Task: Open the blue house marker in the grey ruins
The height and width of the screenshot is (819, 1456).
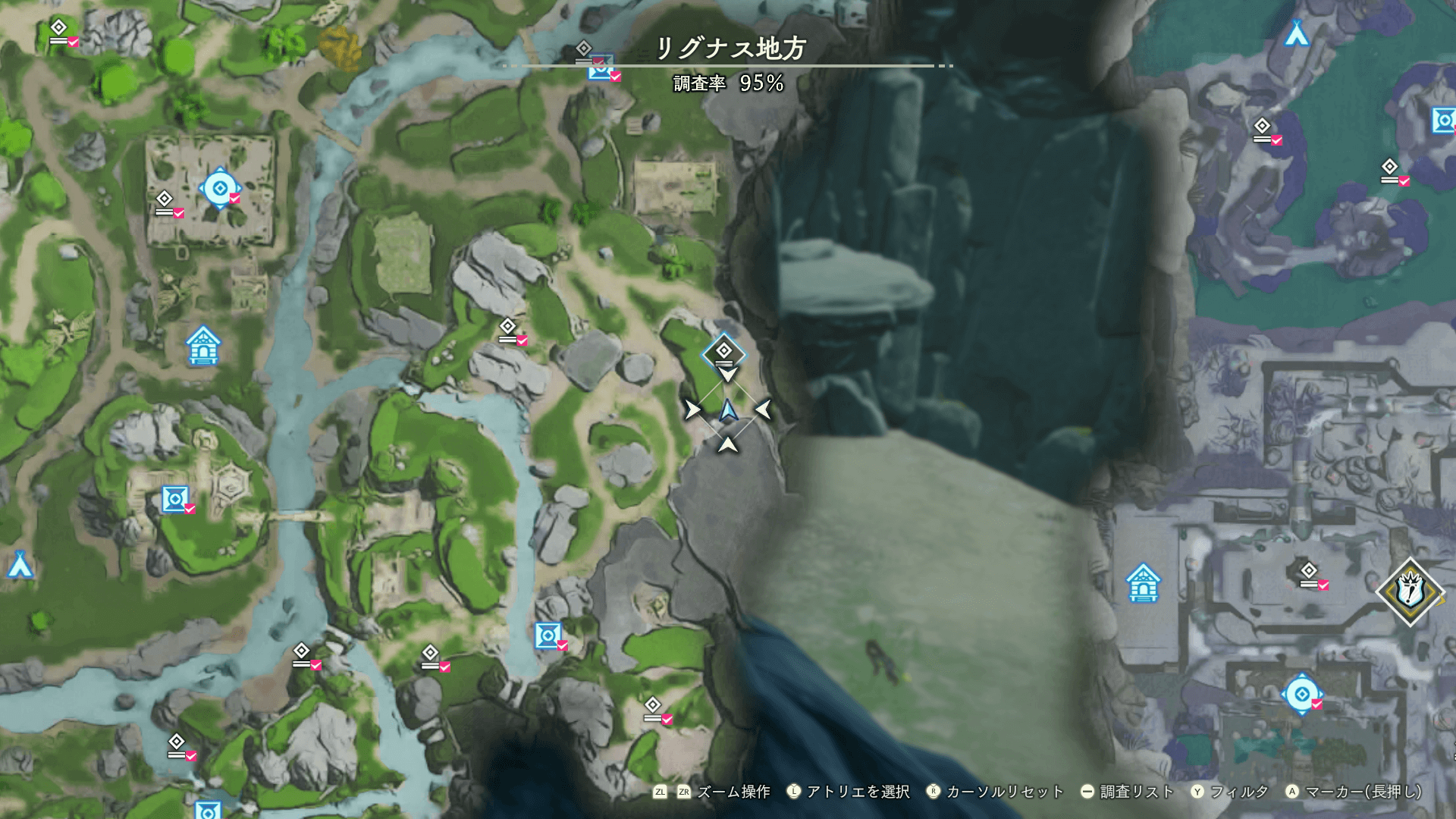Action: pyautogui.click(x=1143, y=583)
